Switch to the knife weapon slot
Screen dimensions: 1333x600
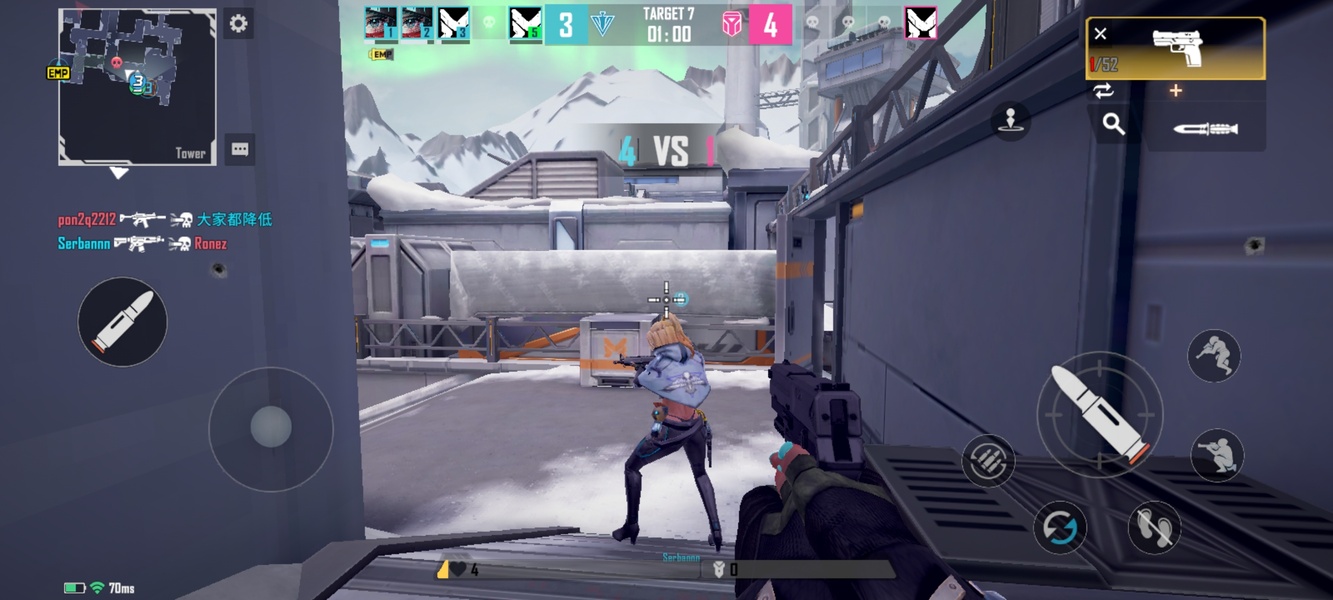click(x=1205, y=129)
